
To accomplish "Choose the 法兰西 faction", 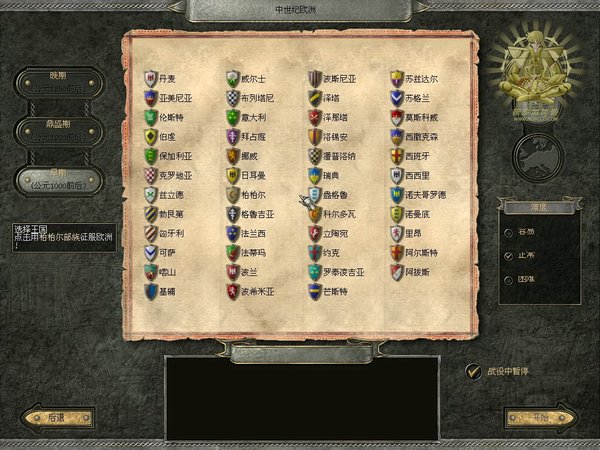I will click(248, 232).
